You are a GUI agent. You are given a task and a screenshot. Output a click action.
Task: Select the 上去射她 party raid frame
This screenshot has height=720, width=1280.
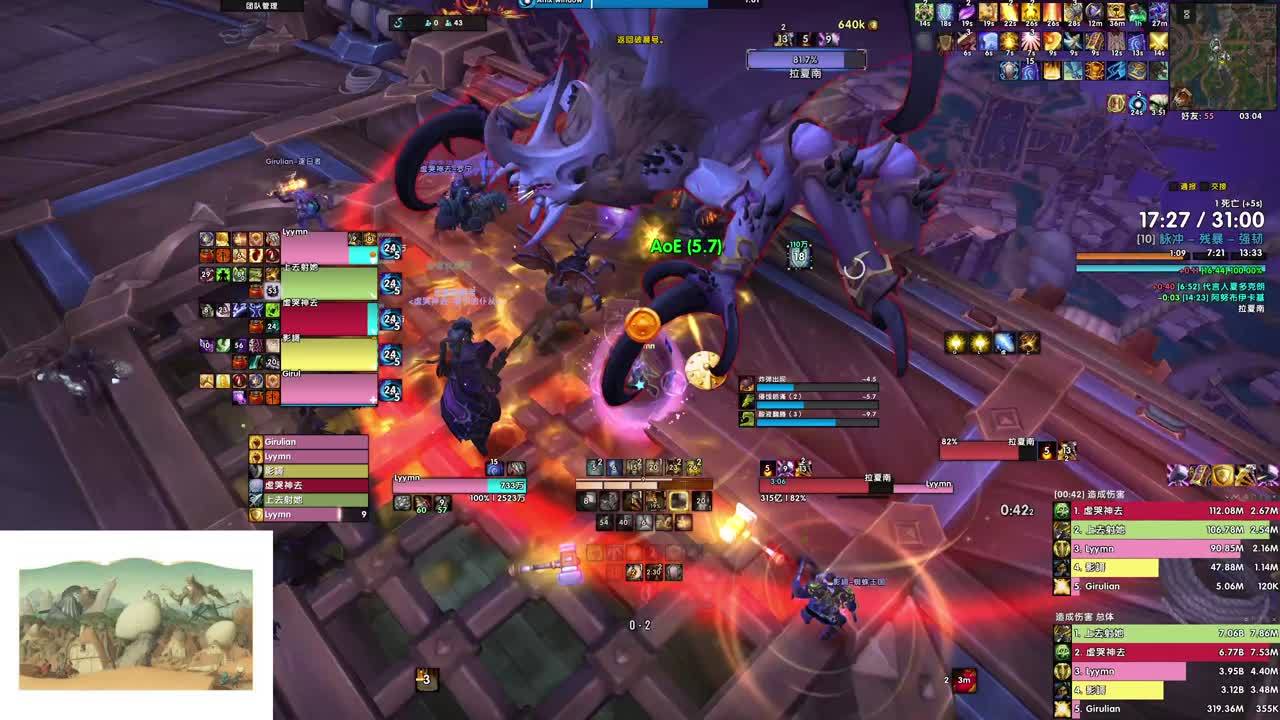(328, 284)
